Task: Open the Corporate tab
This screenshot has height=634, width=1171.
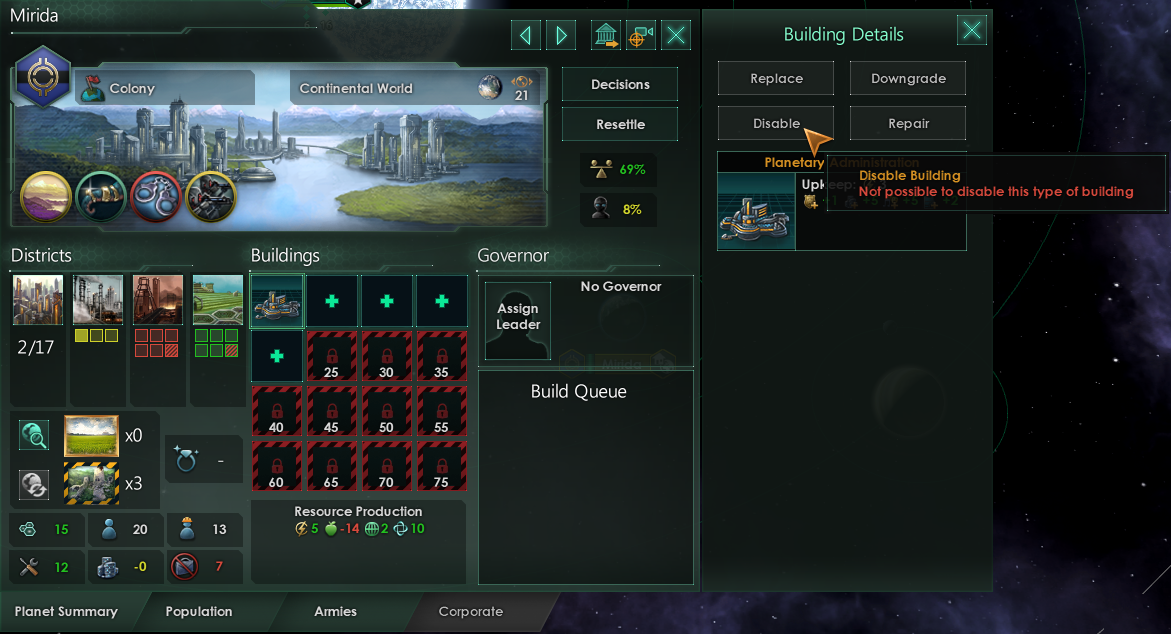Action: coord(471,611)
